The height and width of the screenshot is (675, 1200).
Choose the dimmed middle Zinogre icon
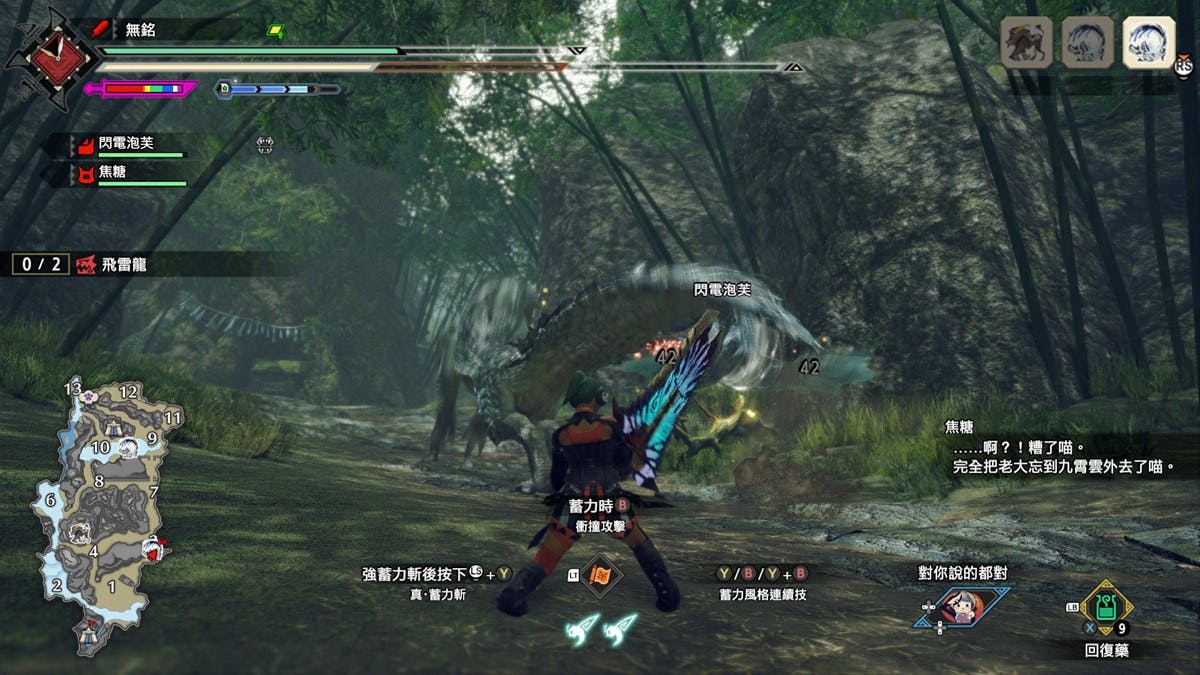click(1087, 42)
